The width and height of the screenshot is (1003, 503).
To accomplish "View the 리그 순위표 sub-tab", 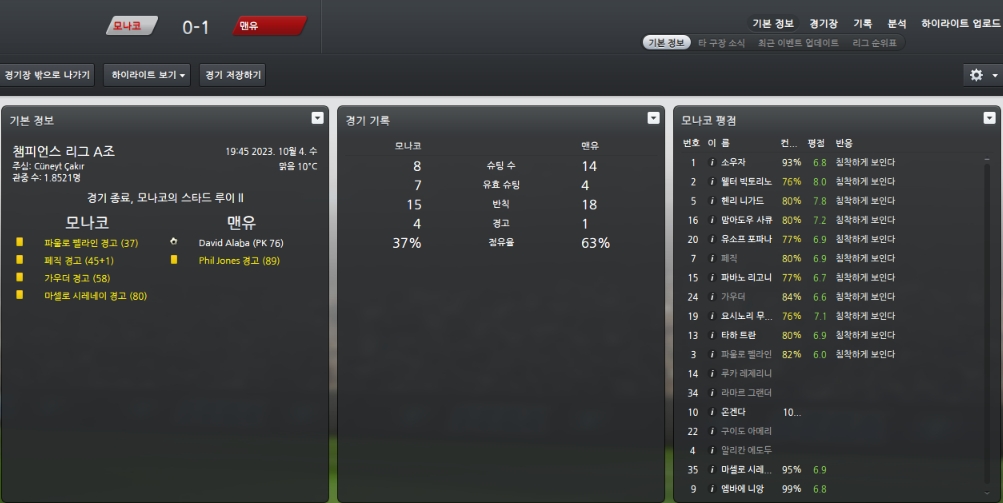I will (x=874, y=43).
